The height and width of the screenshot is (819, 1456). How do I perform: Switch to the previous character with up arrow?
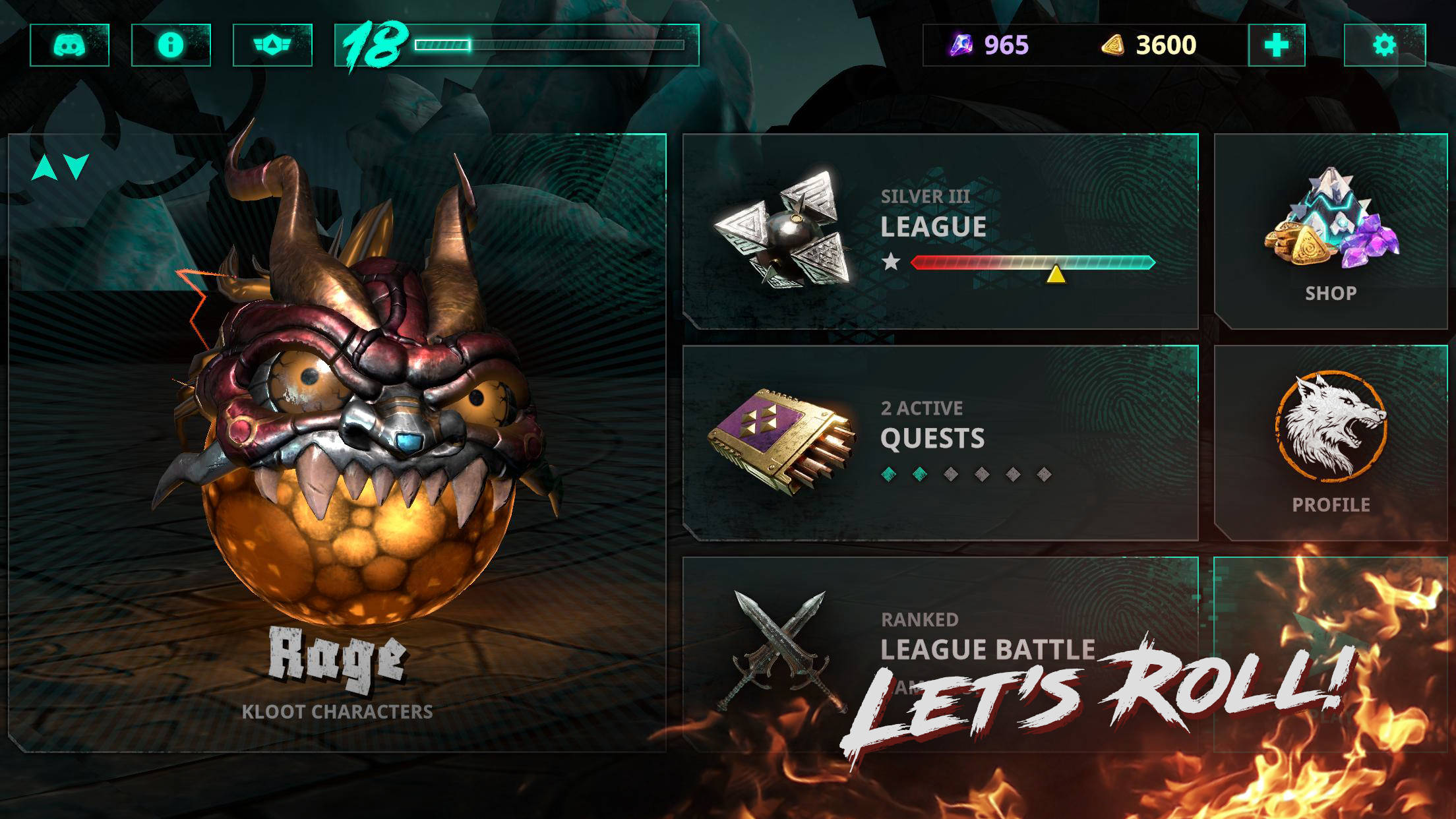pos(45,167)
